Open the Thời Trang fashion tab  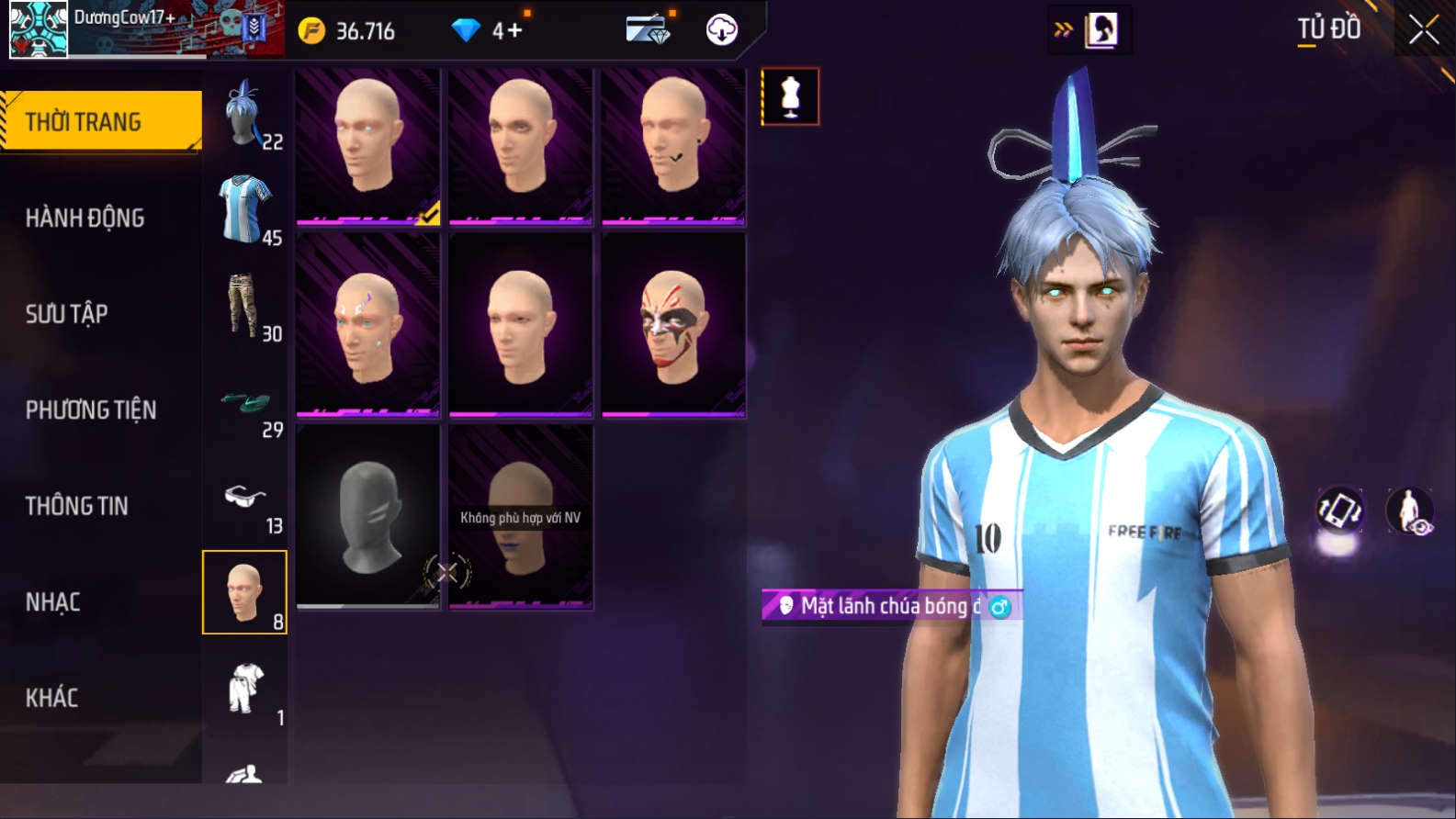tap(101, 121)
